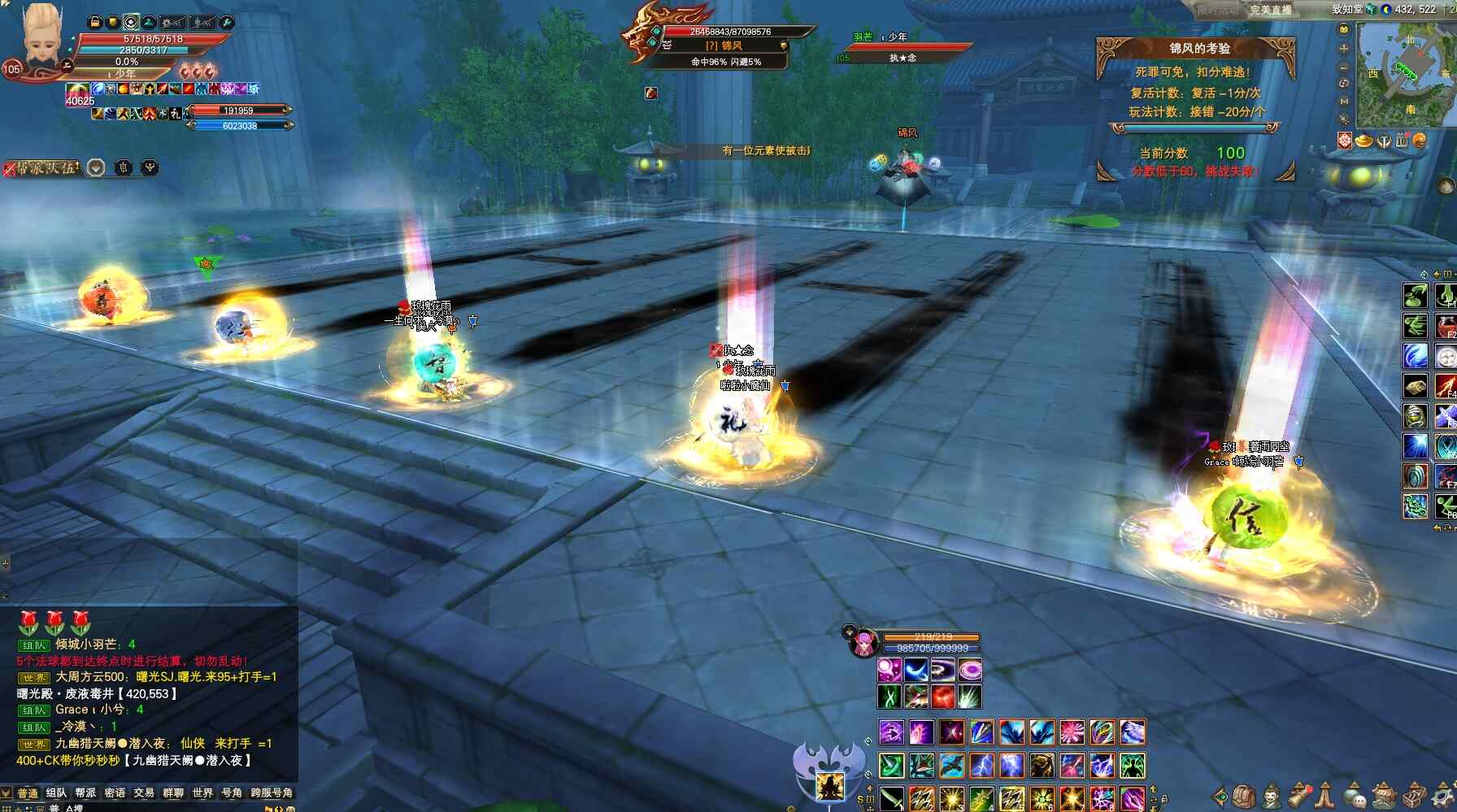This screenshot has width=1457, height=812.
Task: Switch to the 组队 chat tab
Action: coord(56,792)
